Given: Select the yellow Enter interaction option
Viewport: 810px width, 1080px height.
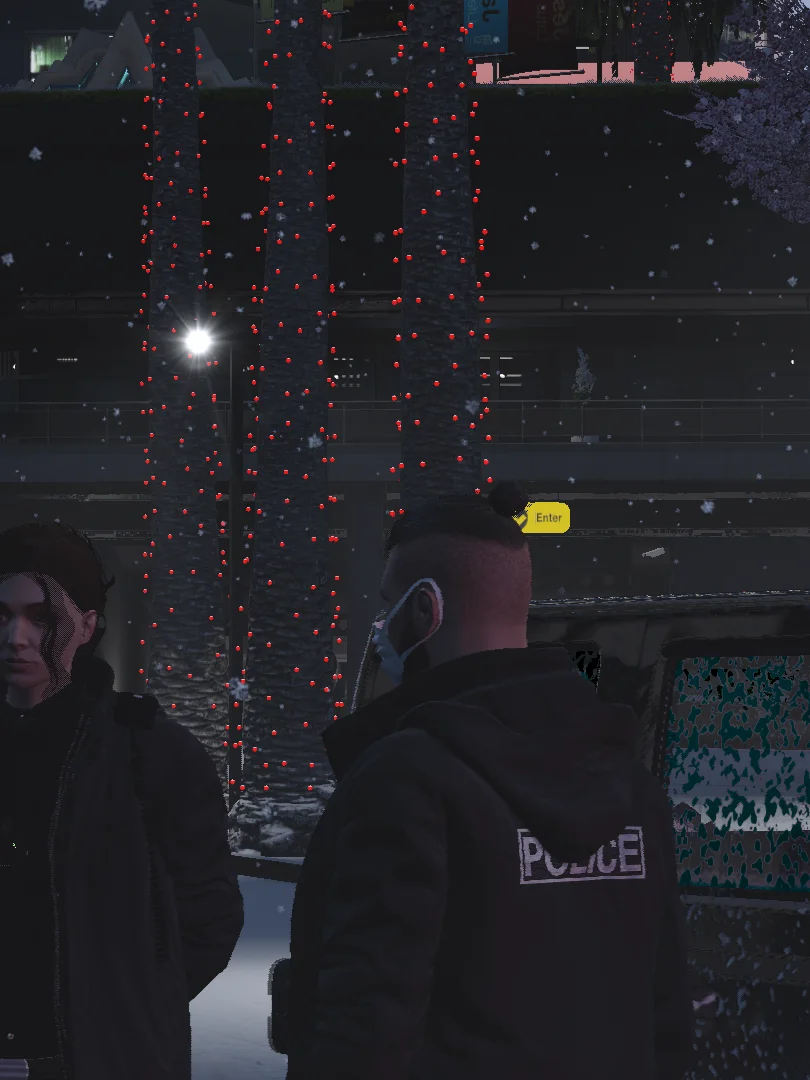Looking at the screenshot, I should pyautogui.click(x=543, y=518).
